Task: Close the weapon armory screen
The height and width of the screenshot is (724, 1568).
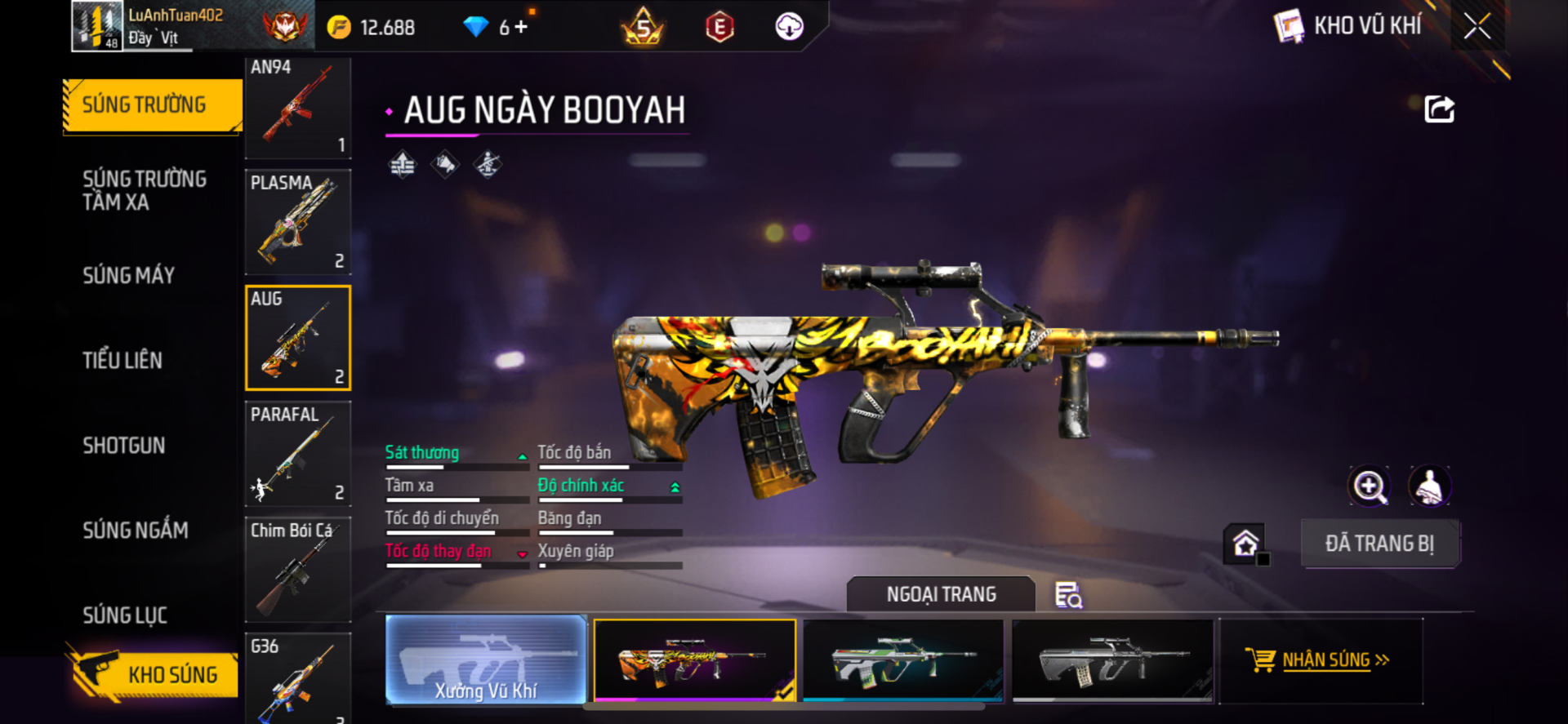Action: point(1477,26)
